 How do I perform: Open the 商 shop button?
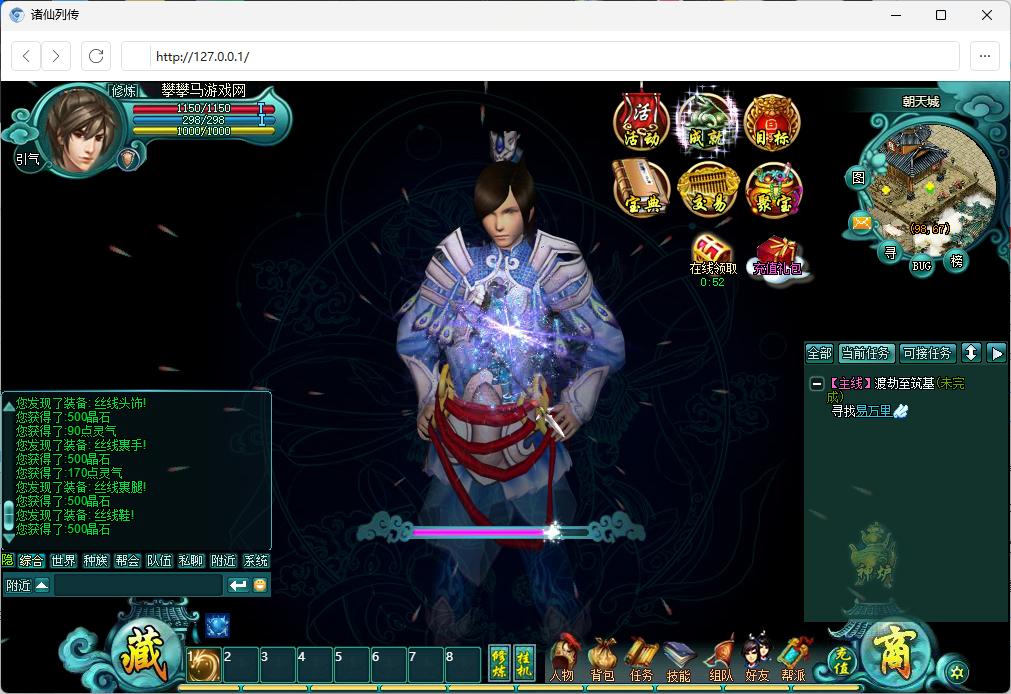[893, 653]
